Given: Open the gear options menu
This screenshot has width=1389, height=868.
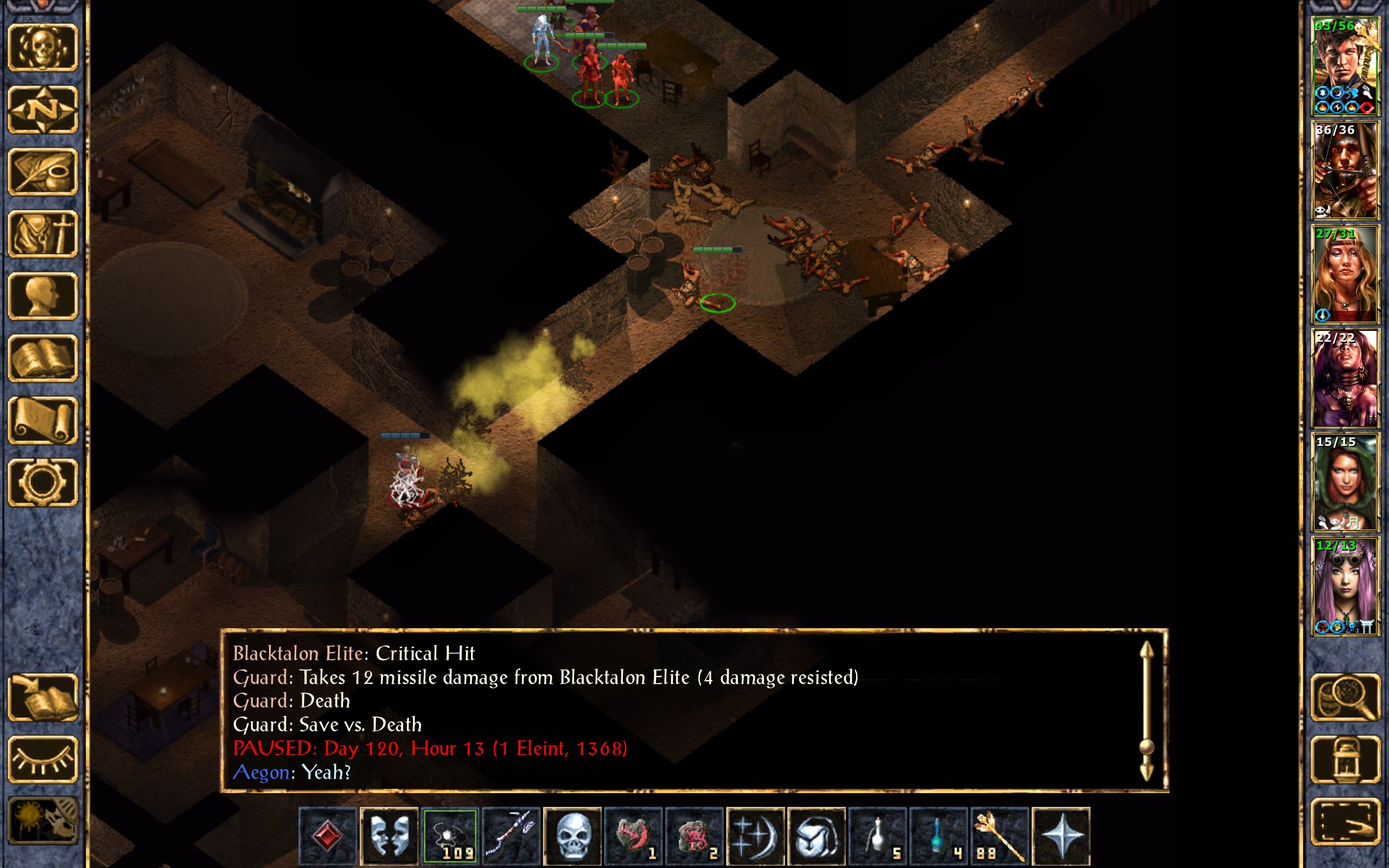Looking at the screenshot, I should click(43, 482).
